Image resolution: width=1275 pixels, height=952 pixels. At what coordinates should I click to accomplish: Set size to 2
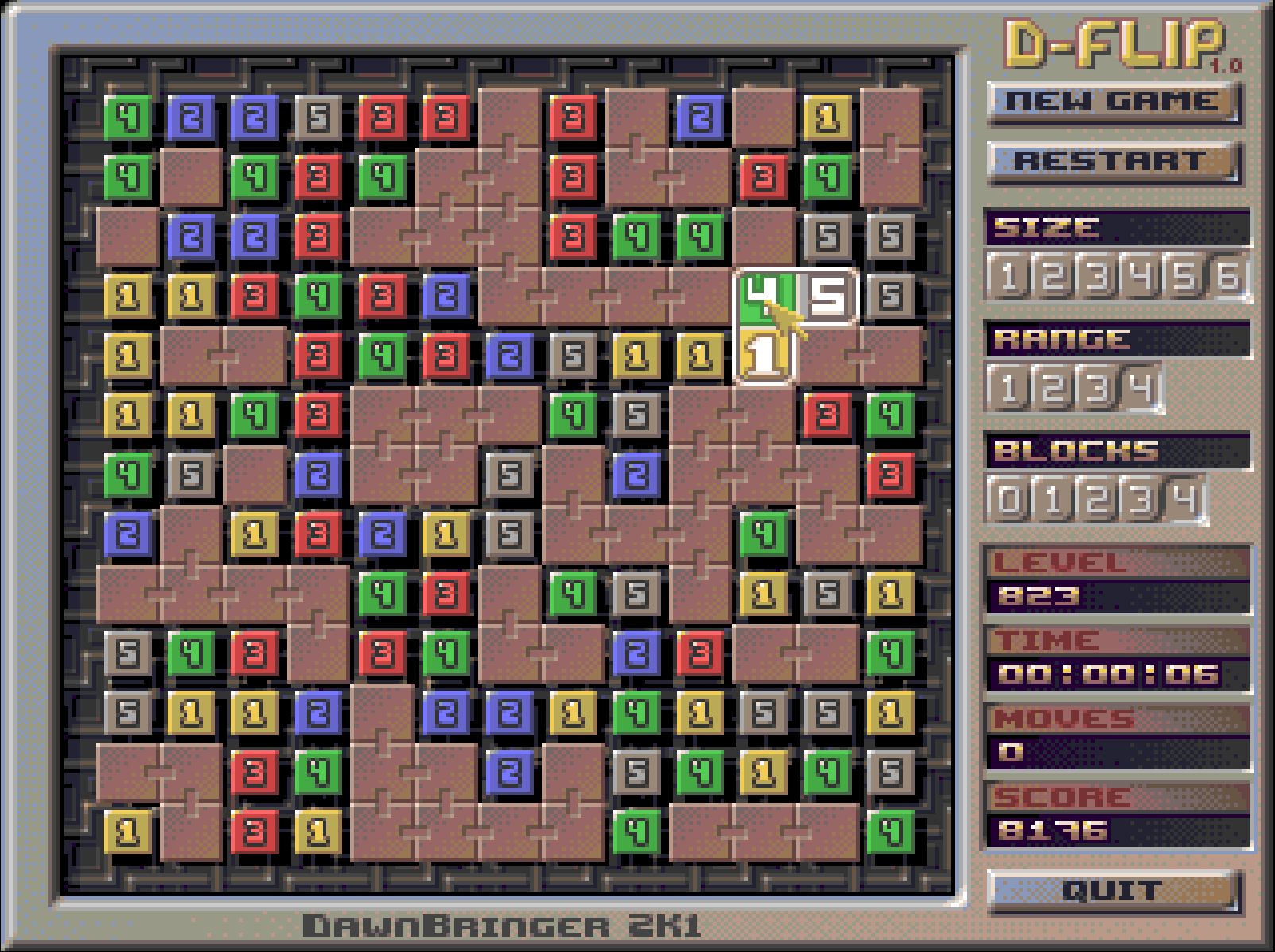point(1053,278)
